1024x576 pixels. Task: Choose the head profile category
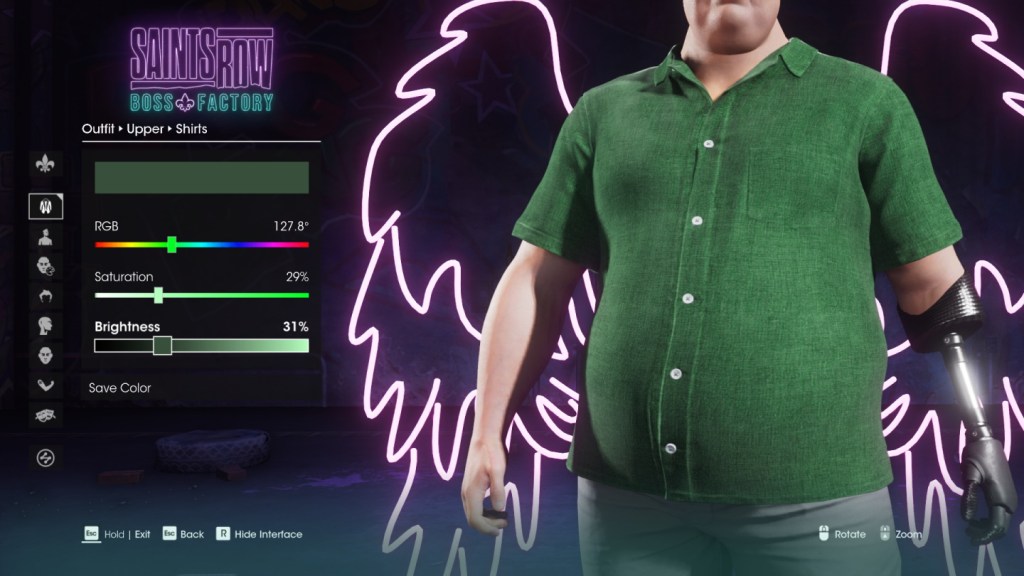pos(45,326)
